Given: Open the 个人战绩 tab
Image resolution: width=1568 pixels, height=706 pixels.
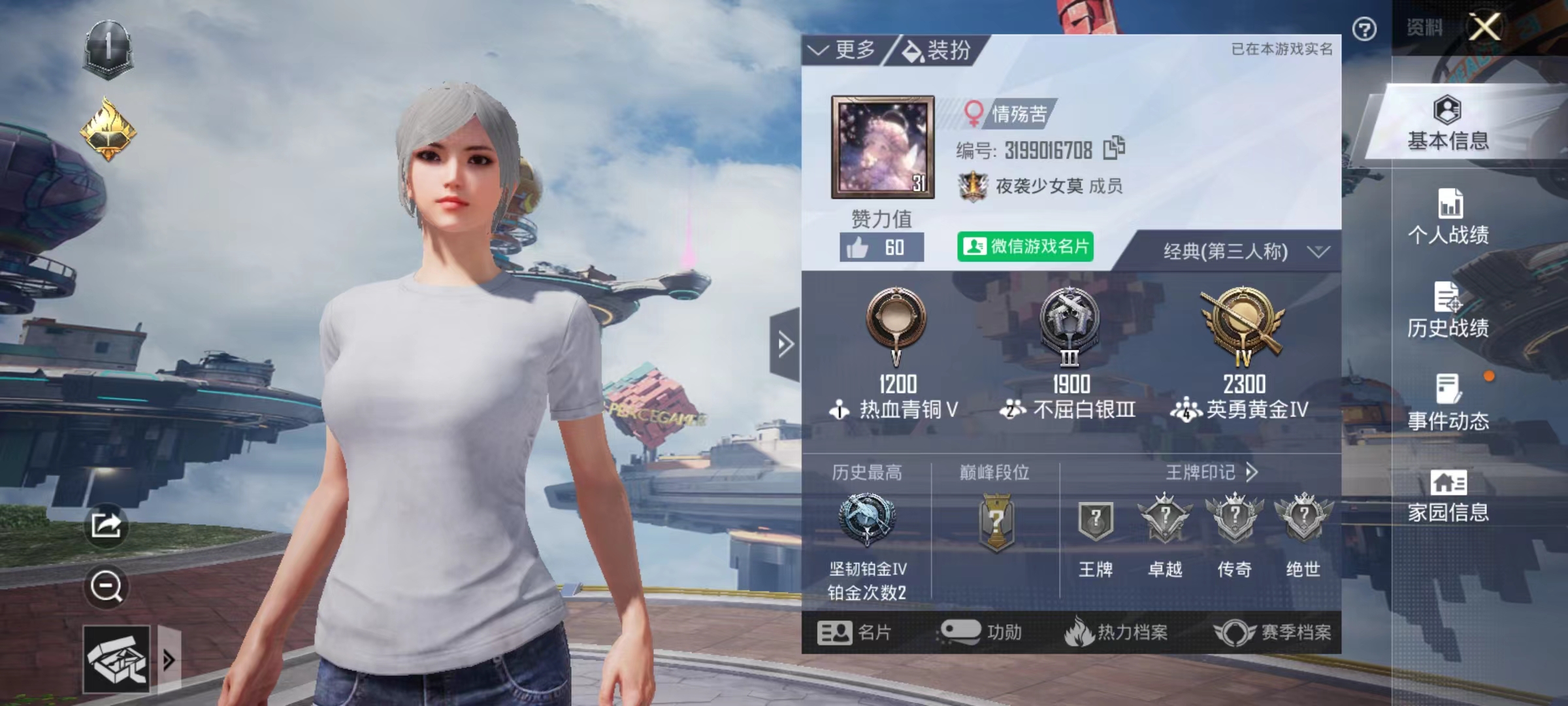Looking at the screenshot, I should click(1448, 217).
